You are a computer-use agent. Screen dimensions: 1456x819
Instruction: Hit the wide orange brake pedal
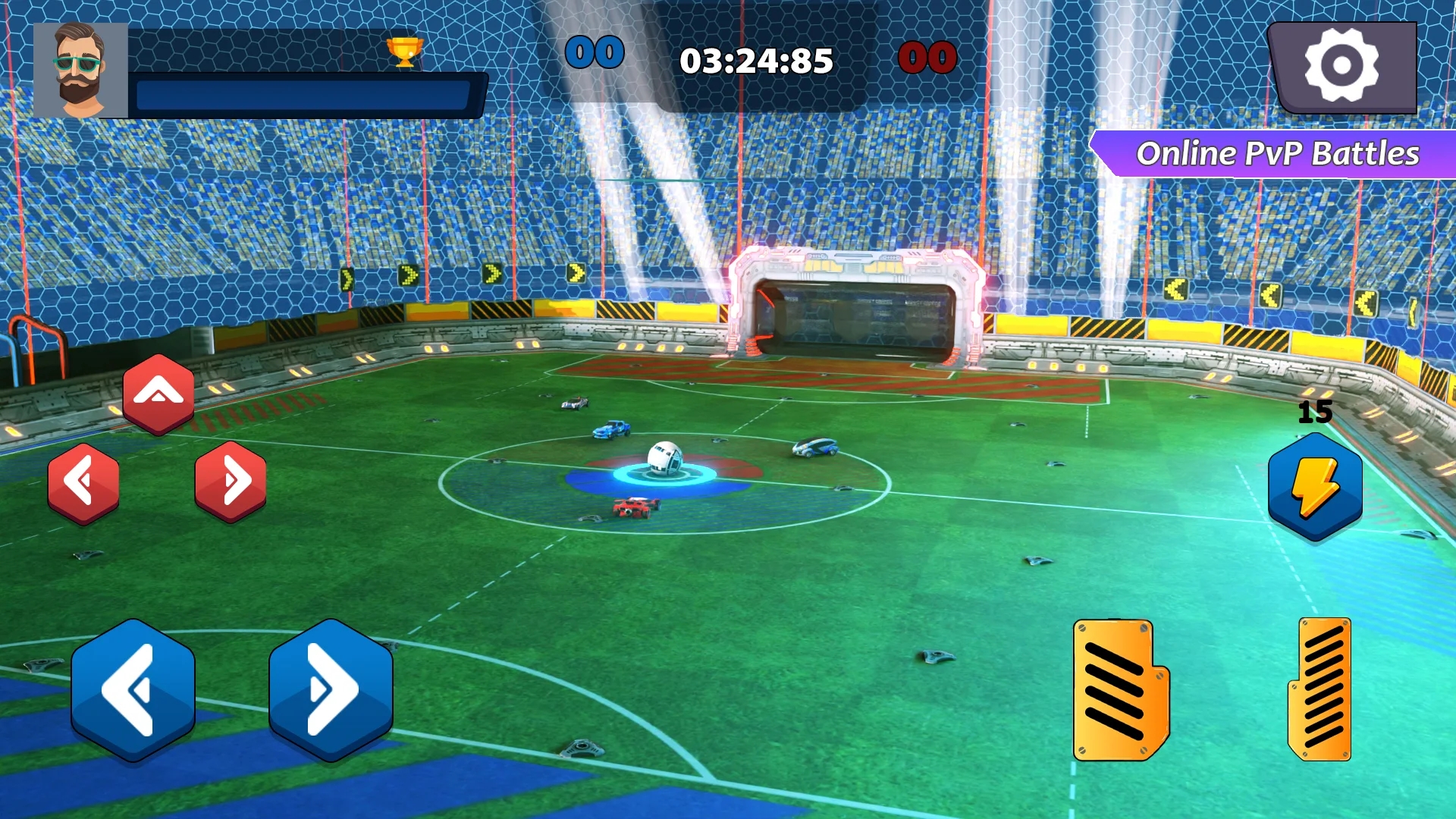coord(1119,689)
